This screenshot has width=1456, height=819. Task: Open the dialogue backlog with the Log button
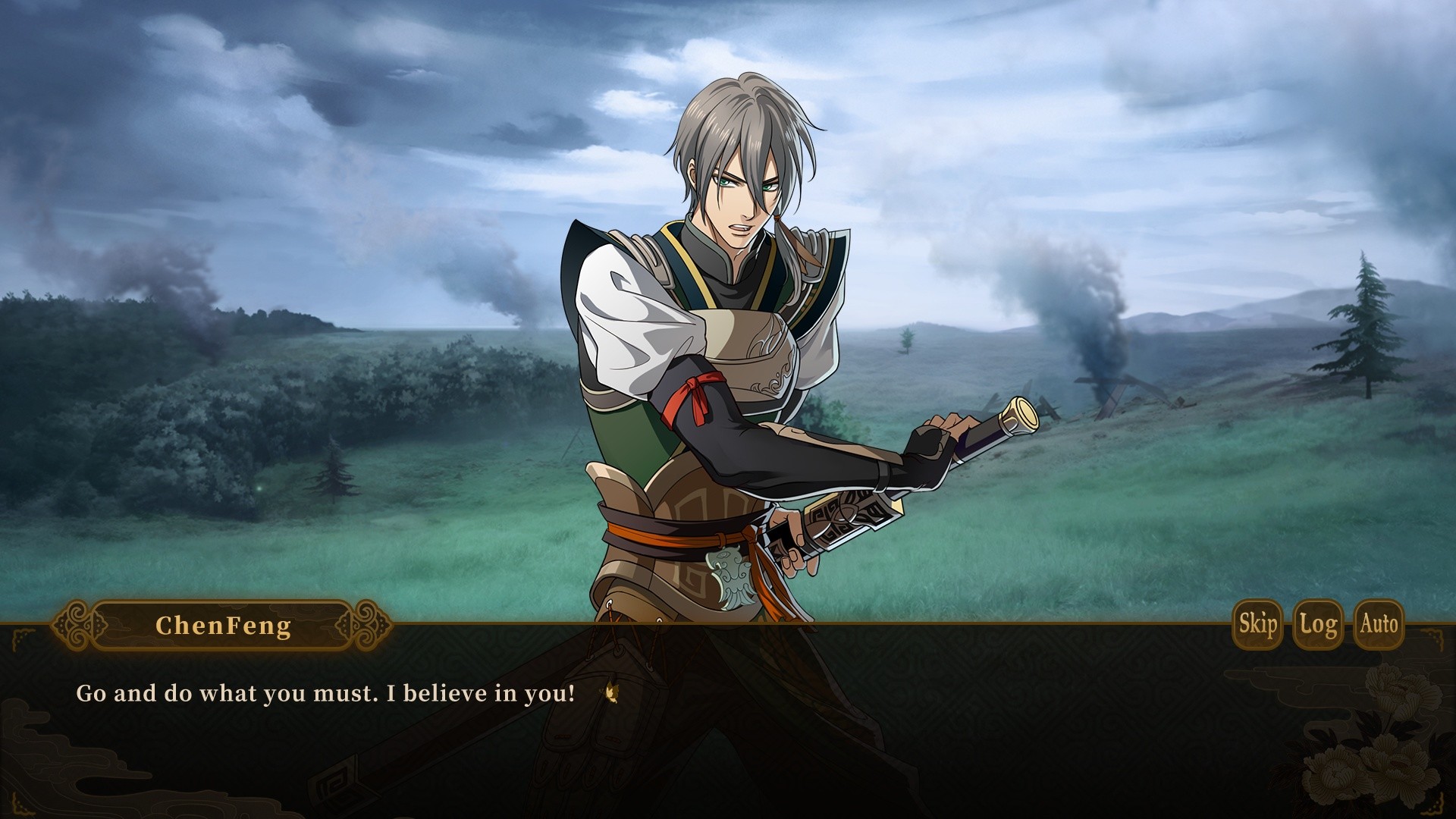click(1319, 625)
